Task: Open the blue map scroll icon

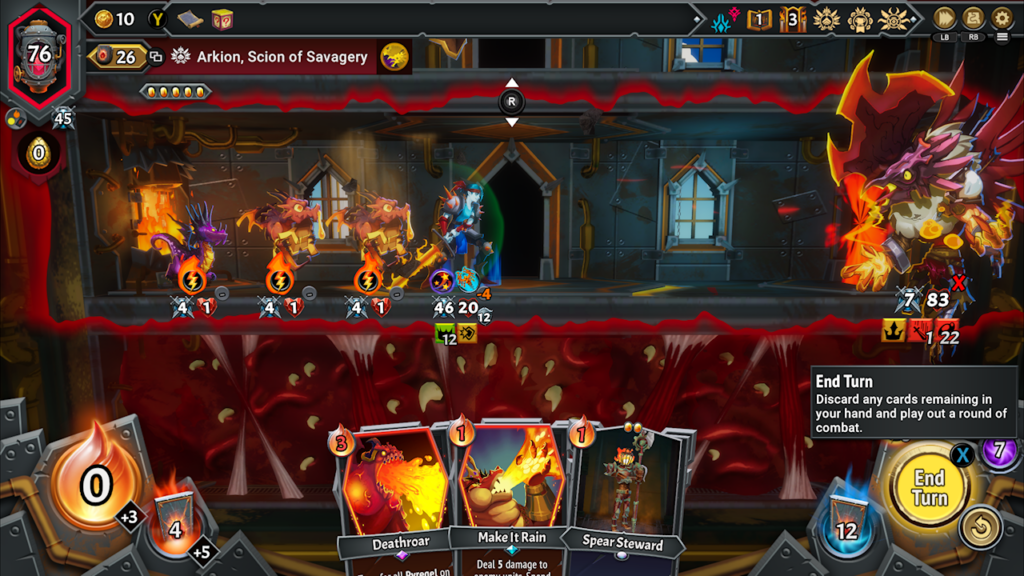Action: click(191, 19)
